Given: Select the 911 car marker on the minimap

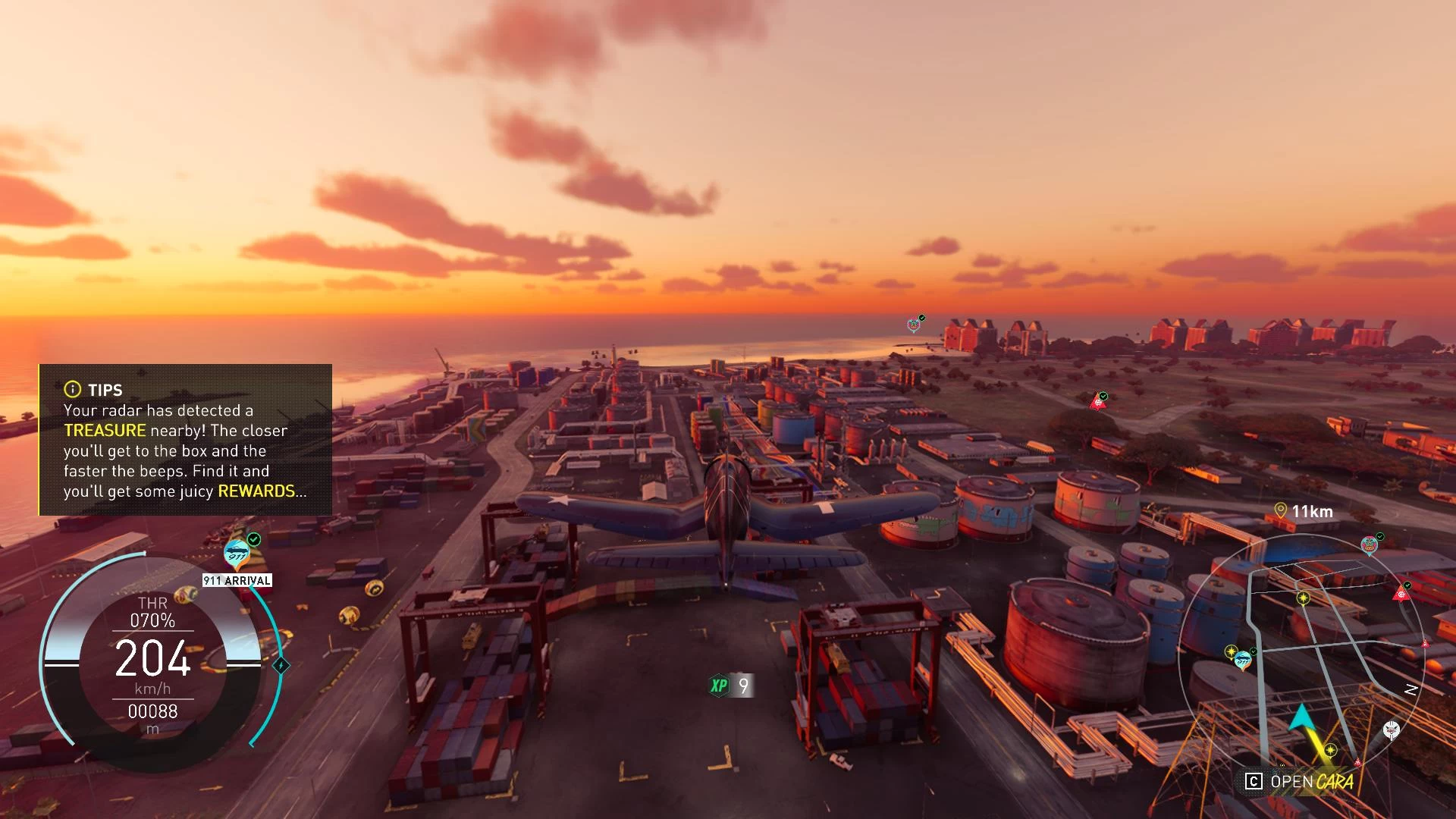Looking at the screenshot, I should 1242,661.
